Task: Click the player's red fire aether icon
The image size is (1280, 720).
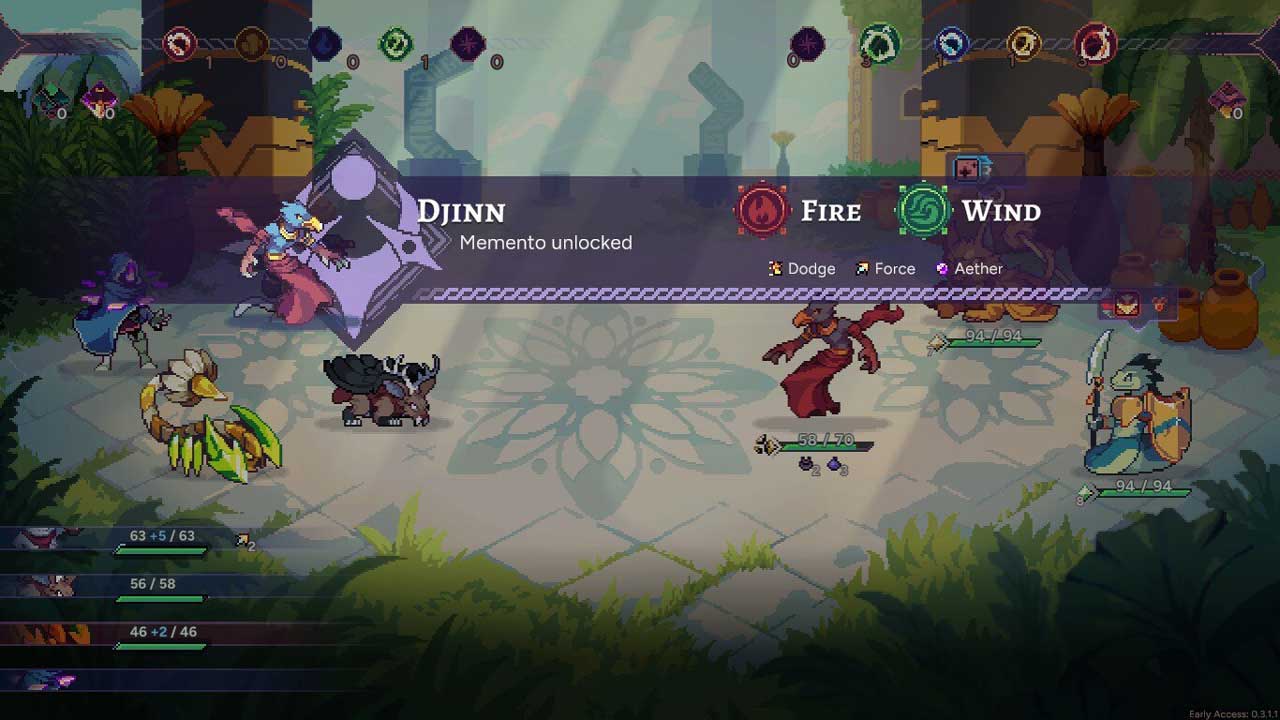Action: pos(181,44)
